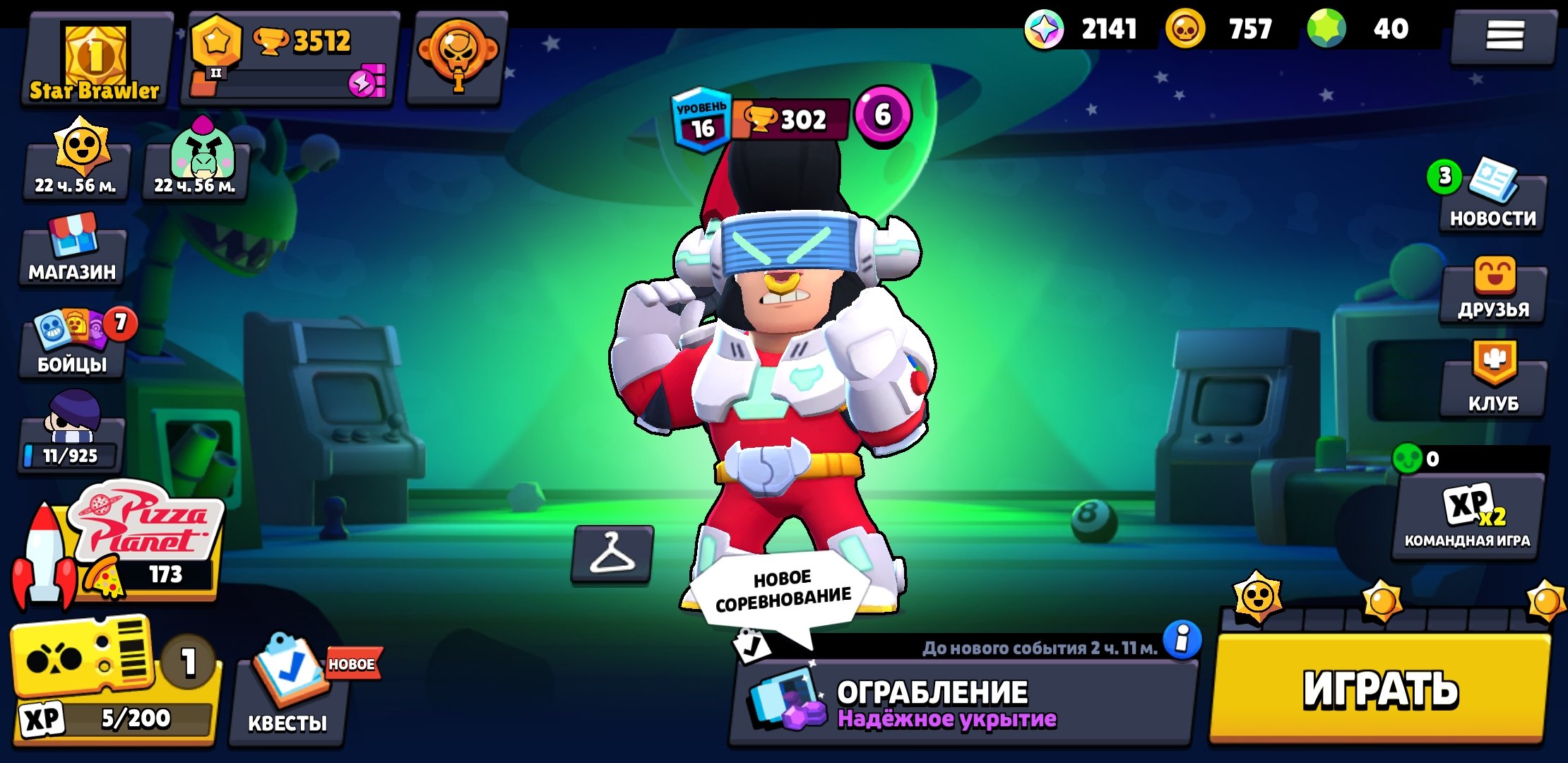
Task: Open the hamburger main menu
Action: (1504, 35)
